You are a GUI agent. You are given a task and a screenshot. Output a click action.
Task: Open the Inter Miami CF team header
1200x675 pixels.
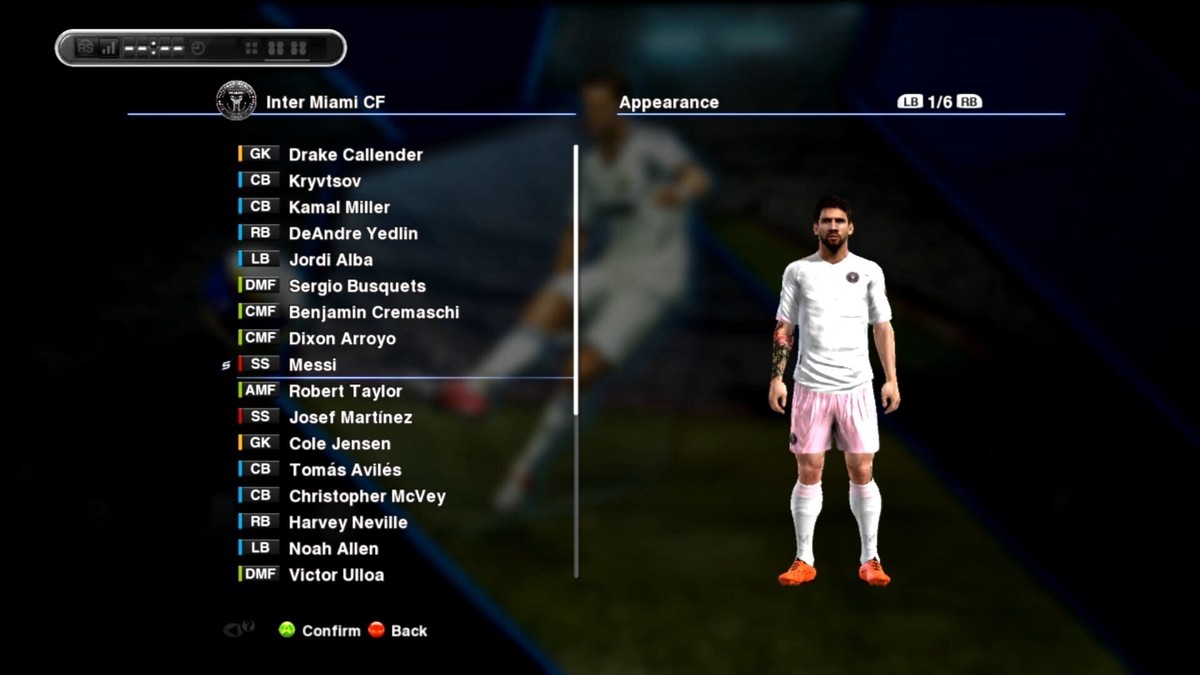pyautogui.click(x=325, y=102)
